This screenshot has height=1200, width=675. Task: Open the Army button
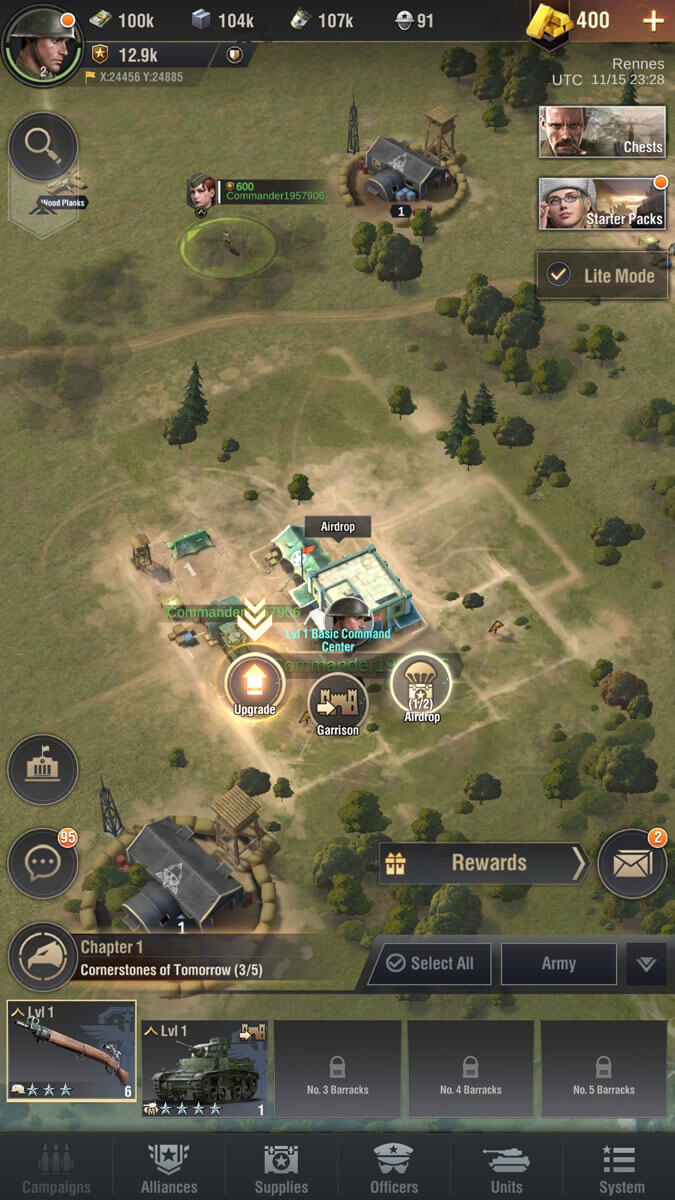tap(558, 963)
